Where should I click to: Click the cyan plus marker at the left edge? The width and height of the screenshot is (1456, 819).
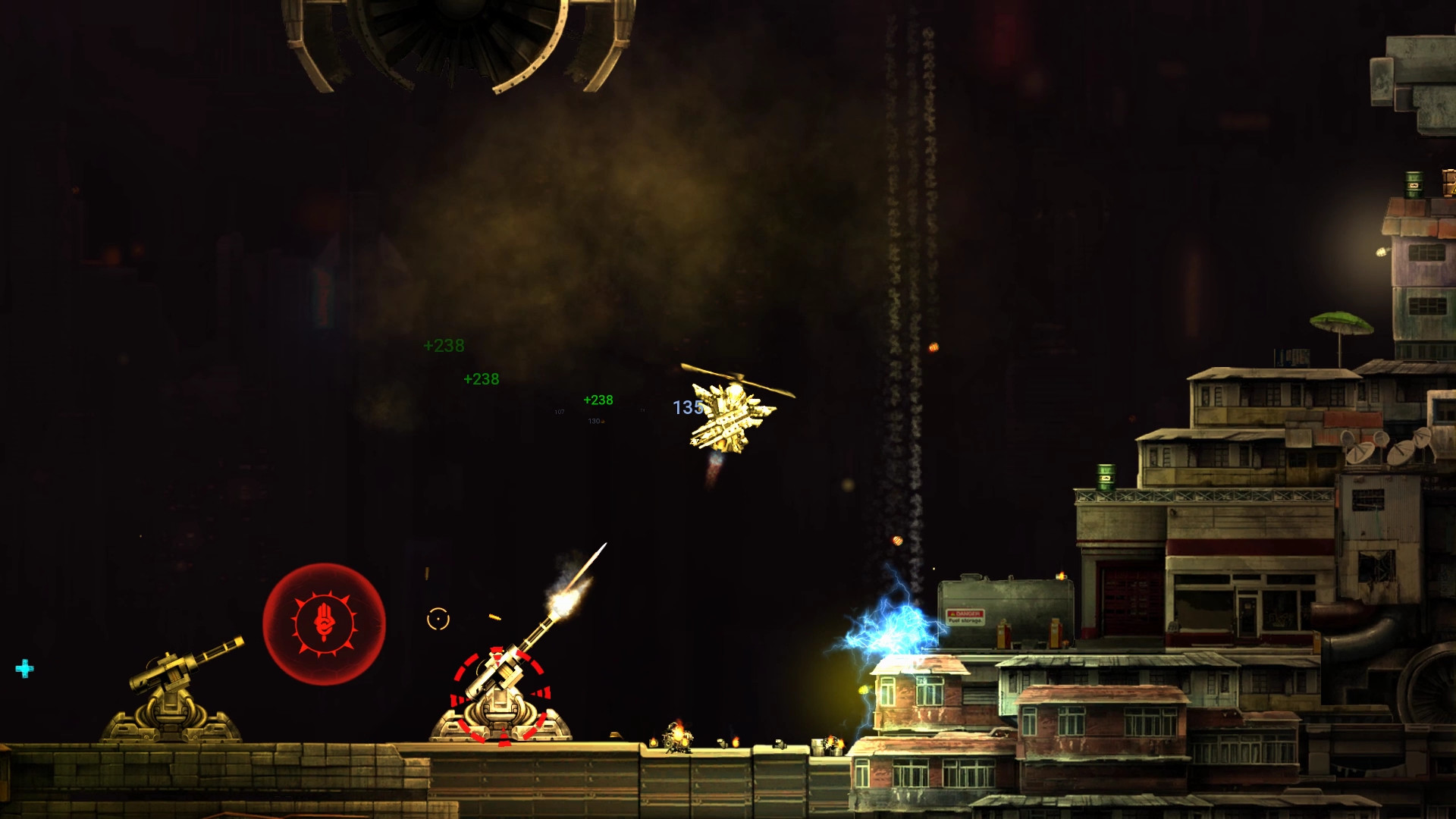[x=24, y=670]
